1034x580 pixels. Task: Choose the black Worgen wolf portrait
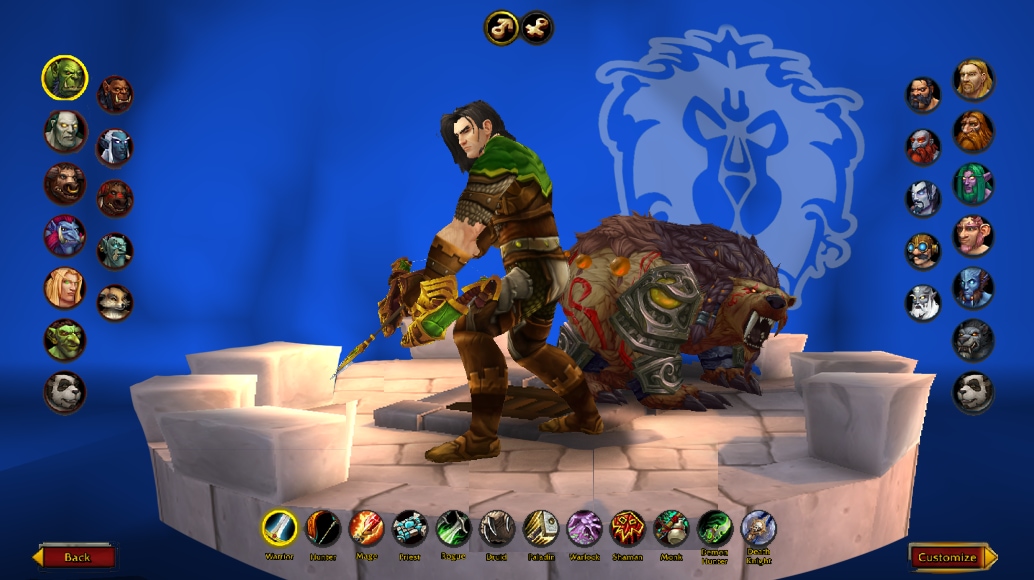click(973, 340)
